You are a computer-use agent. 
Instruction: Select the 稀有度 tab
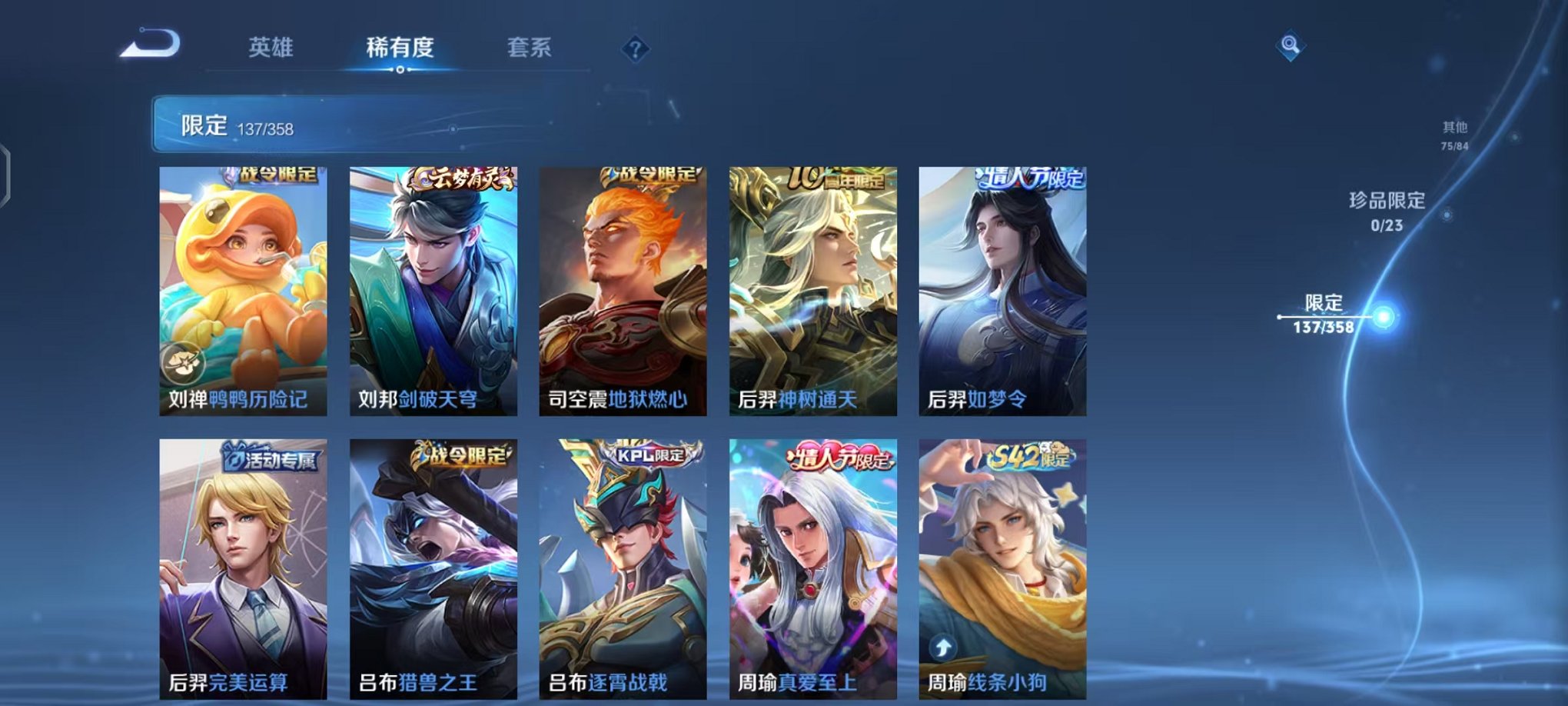(400, 48)
